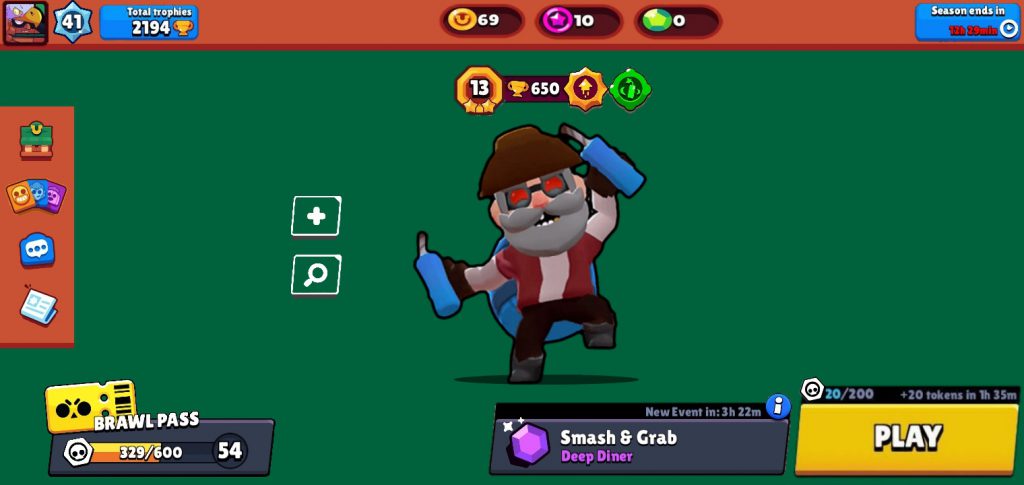1024x485 pixels.
Task: Click the brawler rank 13 badge
Action: pyautogui.click(x=478, y=89)
